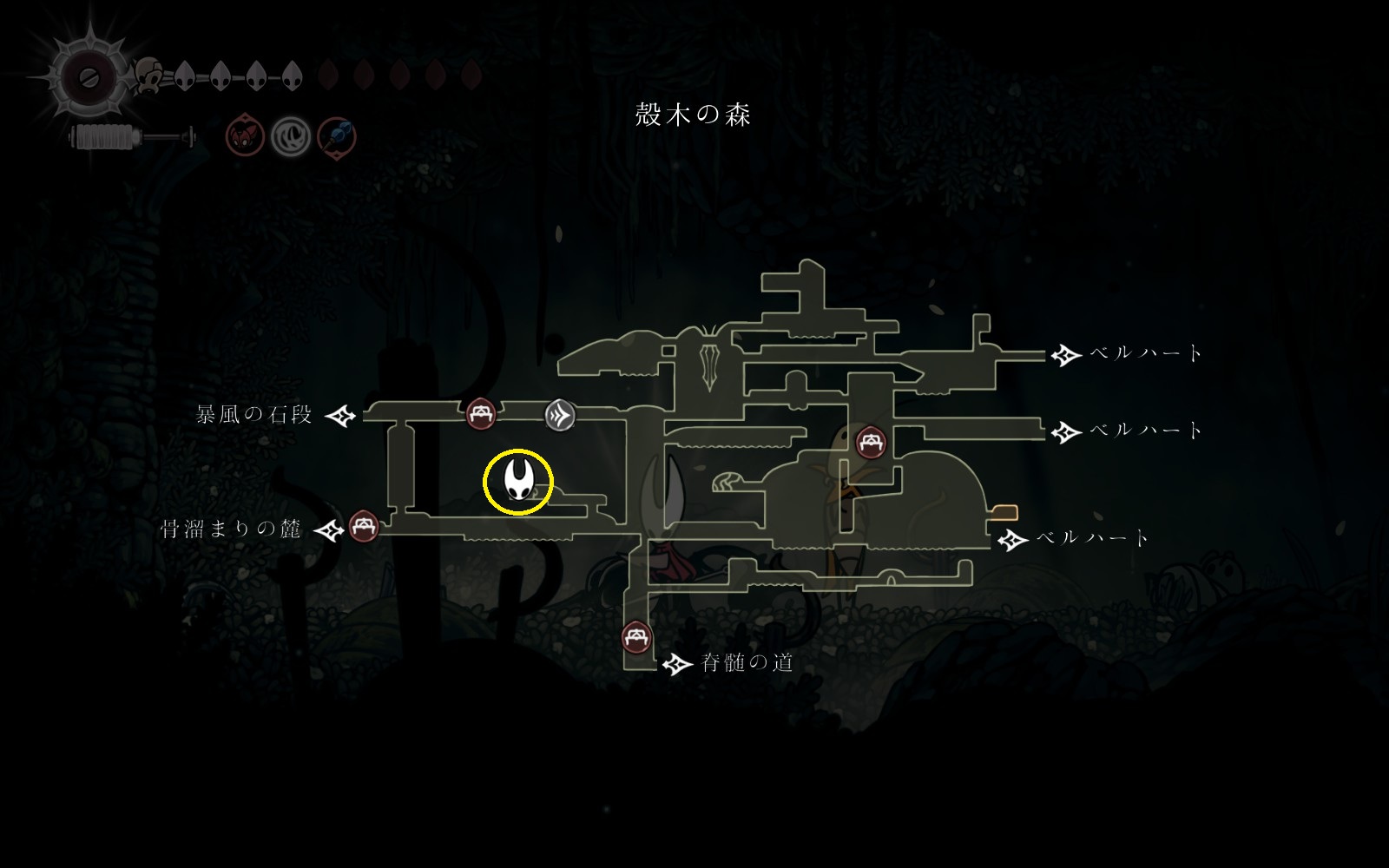This screenshot has width=1389, height=868.
Task: Select the 骨溜まりの麓 area exit label
Action: (231, 529)
